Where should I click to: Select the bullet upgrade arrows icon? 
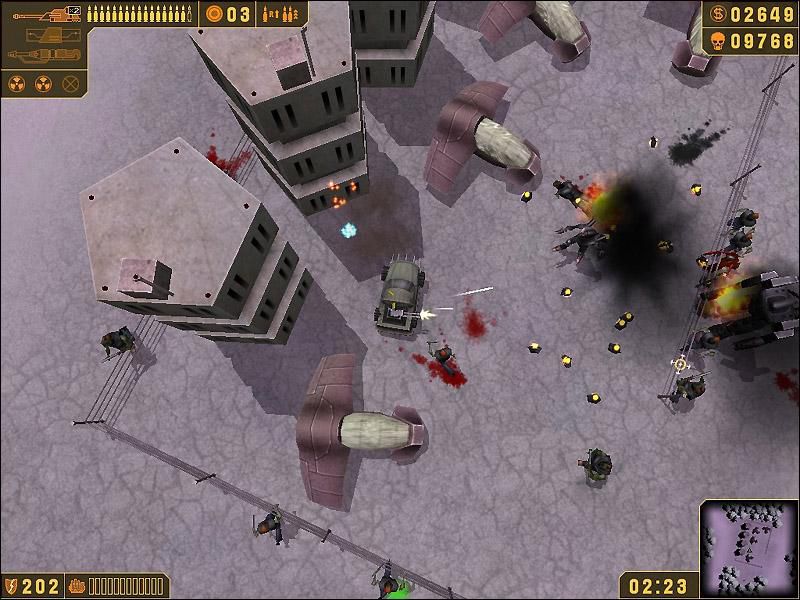(x=280, y=14)
